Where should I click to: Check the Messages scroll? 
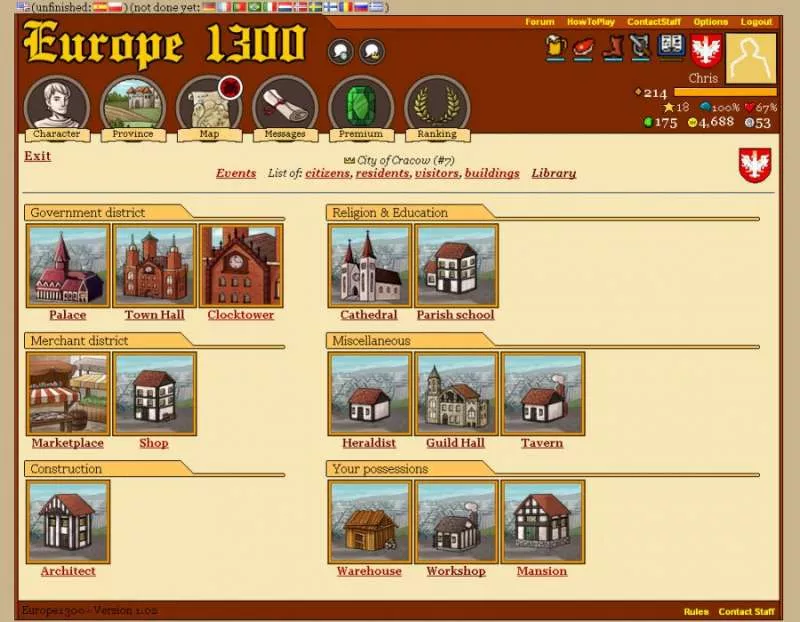click(285, 106)
